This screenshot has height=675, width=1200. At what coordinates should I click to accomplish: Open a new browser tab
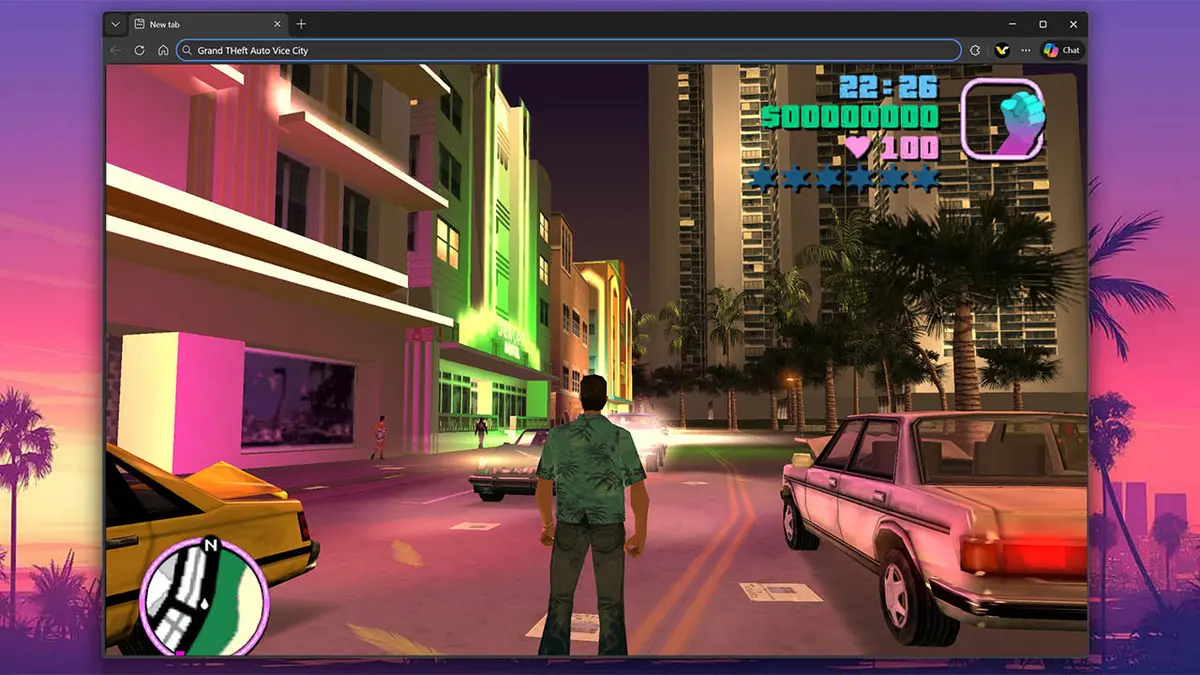click(x=301, y=24)
